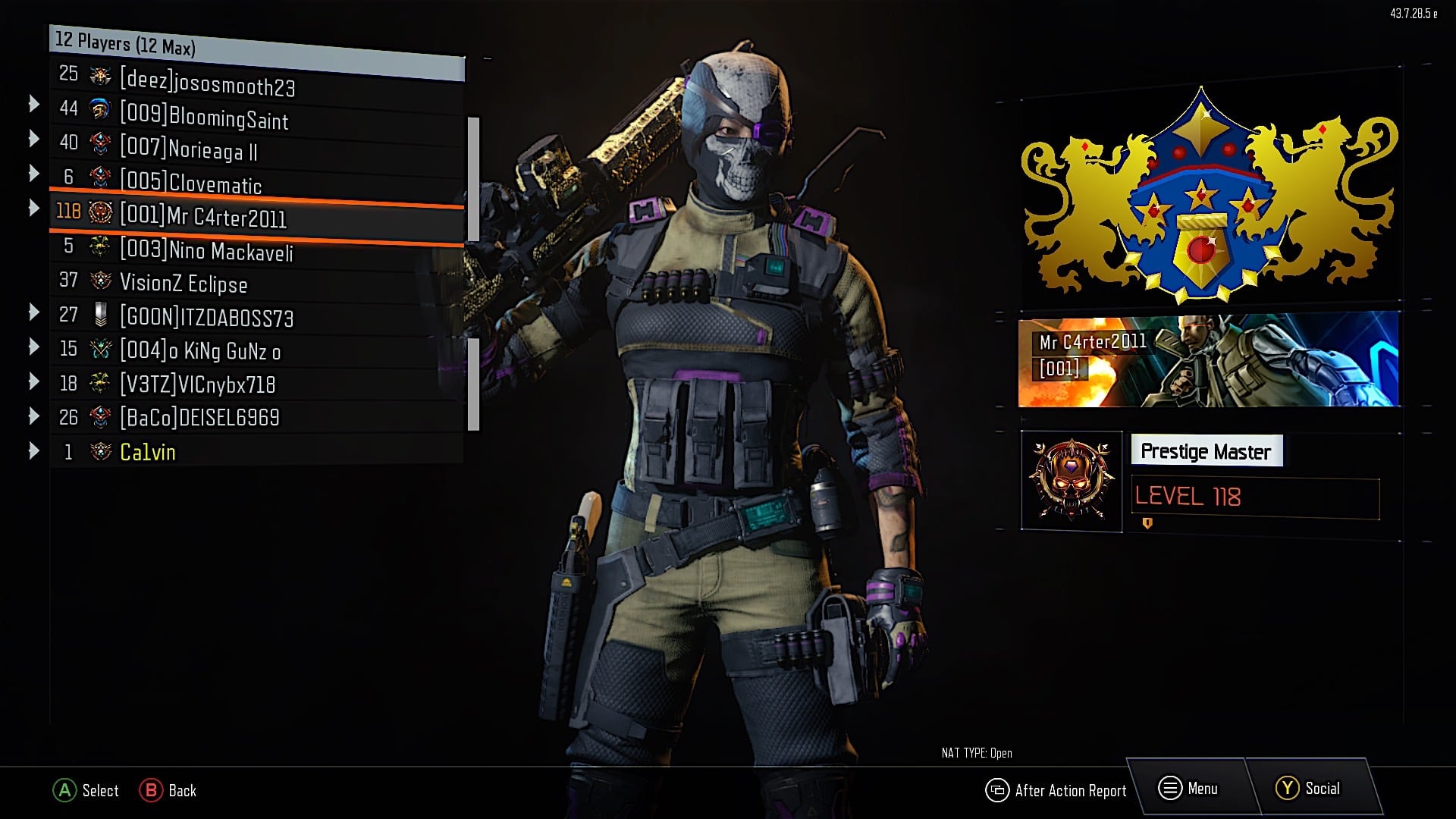Open the Menu option
Screen dimensions: 1456x819
pyautogui.click(x=1198, y=787)
